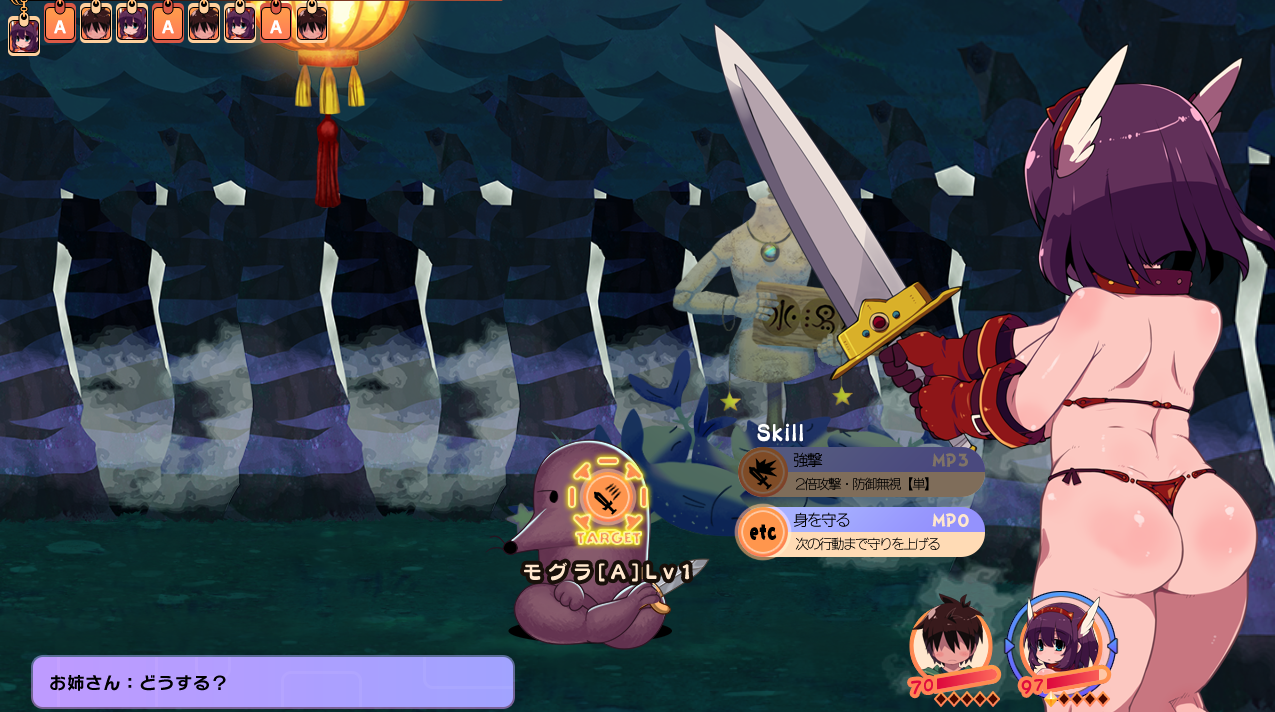Choose the 身を守る defend skill
This screenshot has height=712, width=1275.
862,532
